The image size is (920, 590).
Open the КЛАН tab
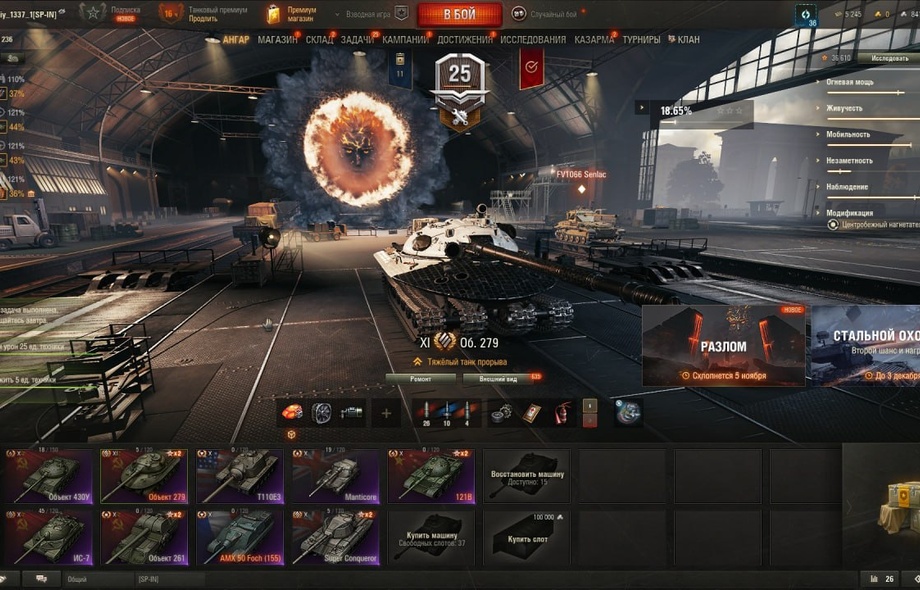pyautogui.click(x=688, y=40)
